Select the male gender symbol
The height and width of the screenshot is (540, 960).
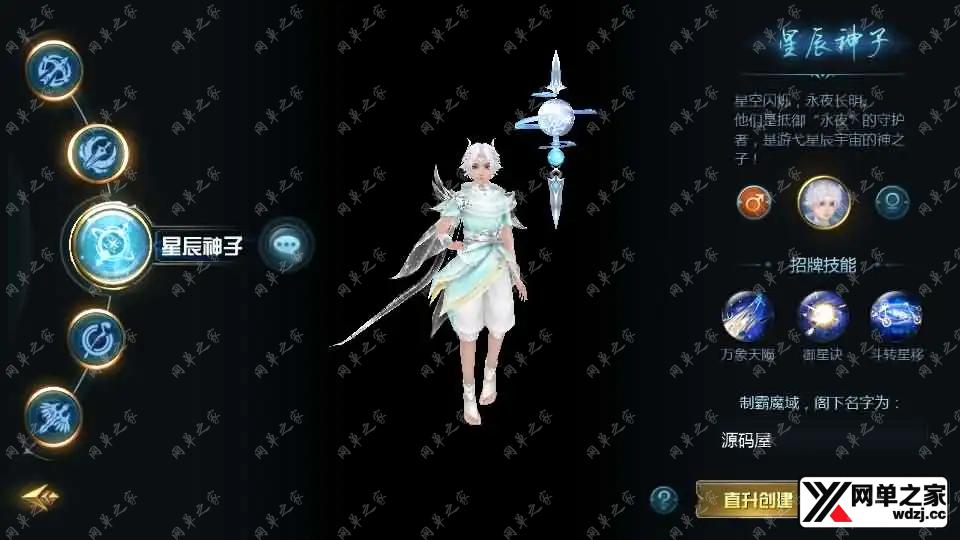tap(754, 202)
